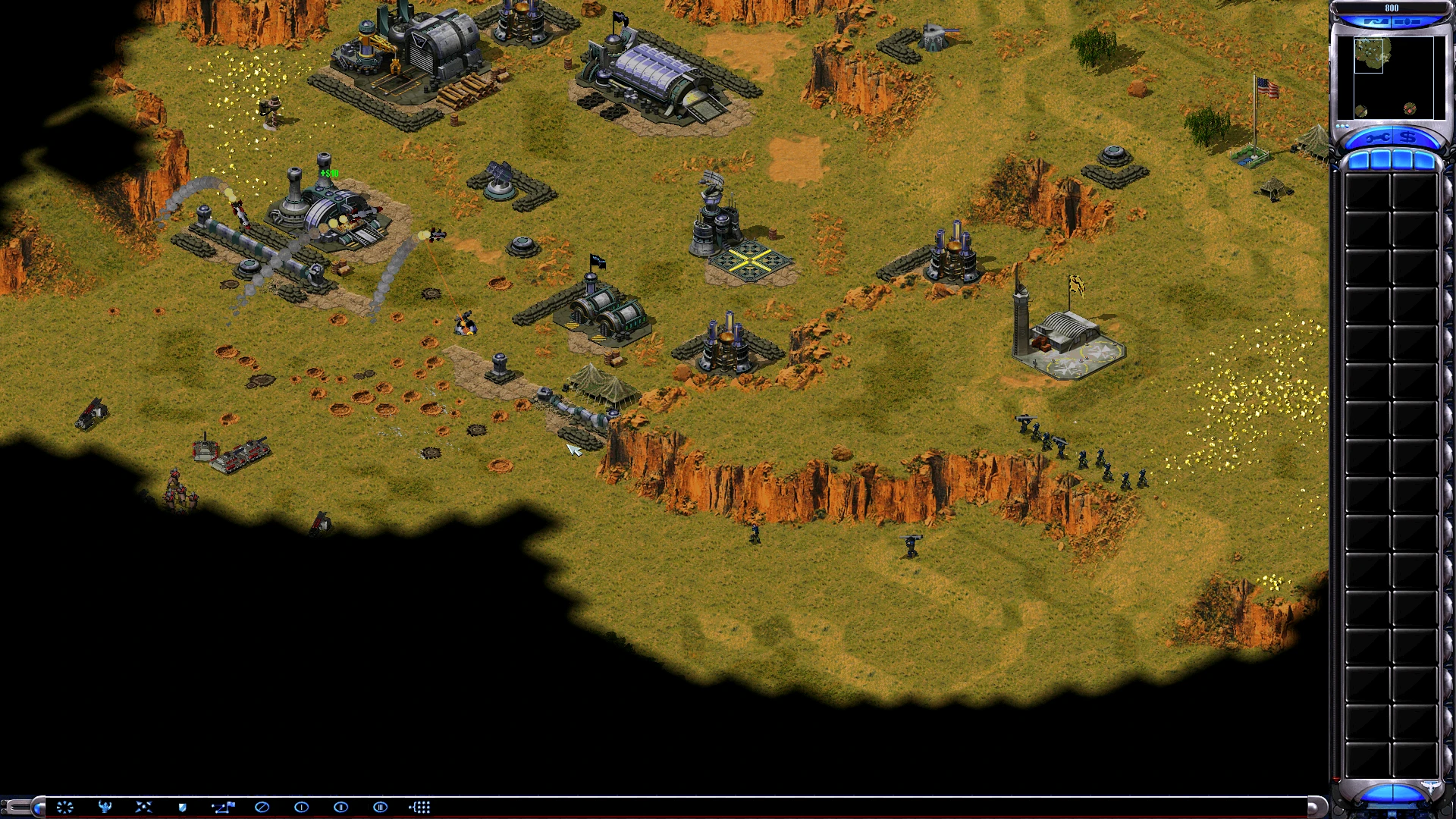Click the beacon placement icon at far left
This screenshot has width=1456, height=819.
tap(64, 807)
